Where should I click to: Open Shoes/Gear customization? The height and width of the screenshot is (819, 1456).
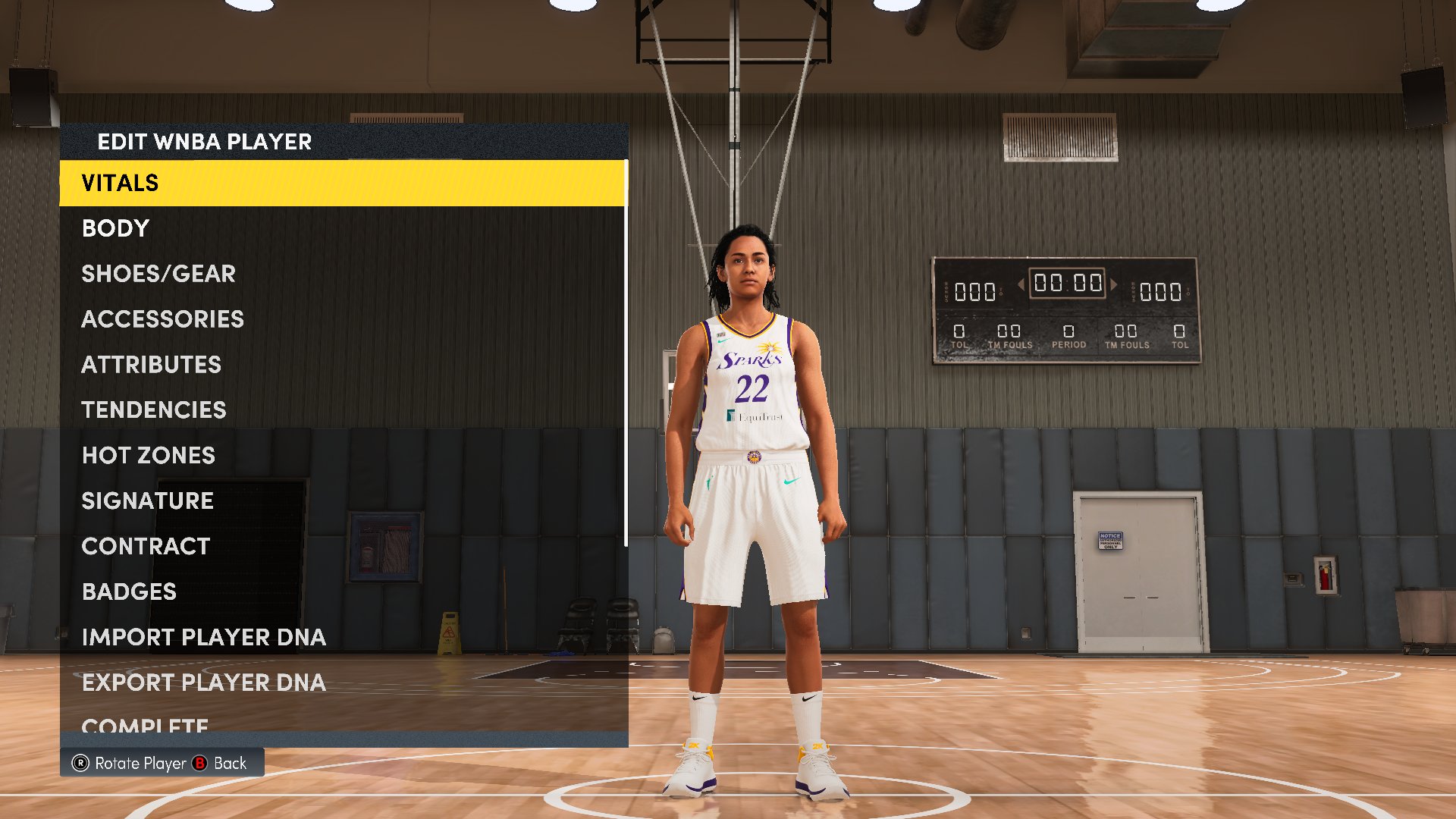point(158,274)
